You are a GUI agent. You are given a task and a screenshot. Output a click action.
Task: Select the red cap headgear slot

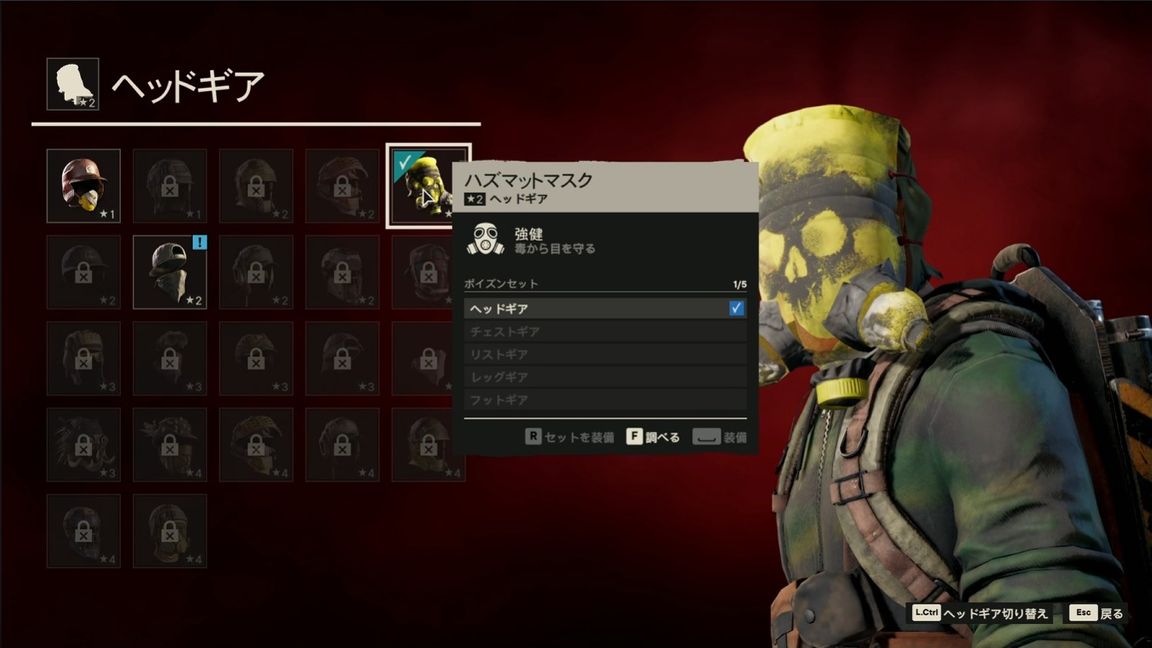point(83,185)
